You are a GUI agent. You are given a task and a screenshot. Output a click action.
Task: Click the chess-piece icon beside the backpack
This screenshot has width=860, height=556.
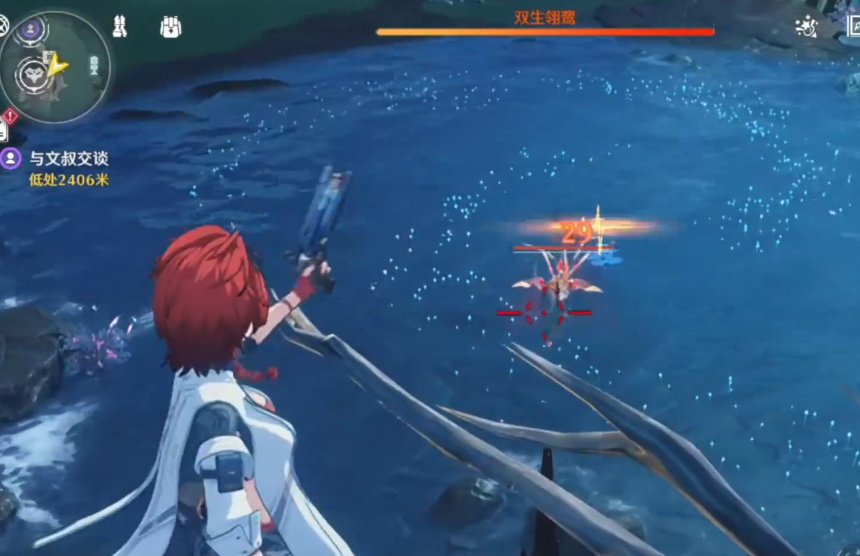click(x=119, y=27)
